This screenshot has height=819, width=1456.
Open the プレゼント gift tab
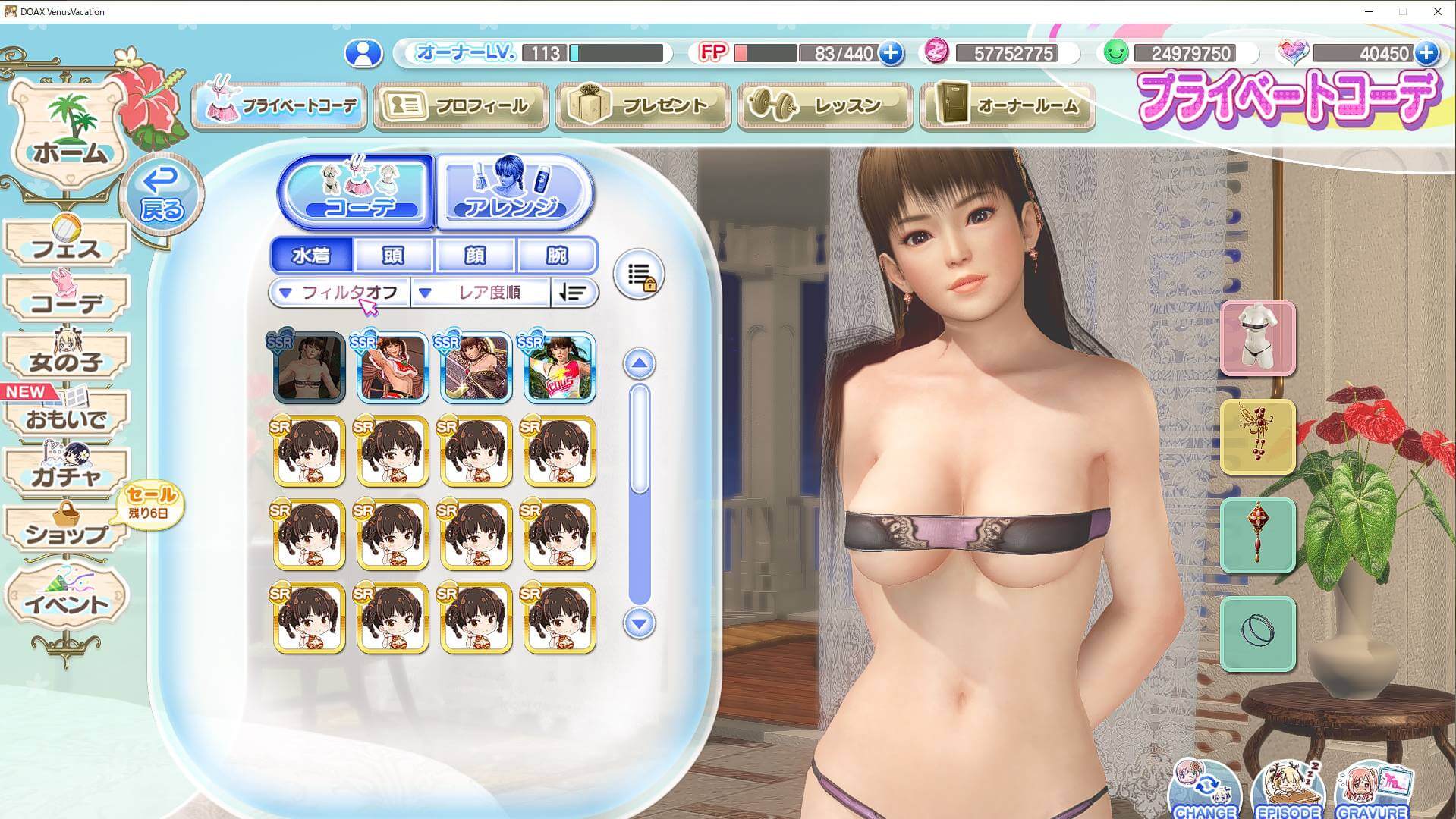(x=643, y=105)
